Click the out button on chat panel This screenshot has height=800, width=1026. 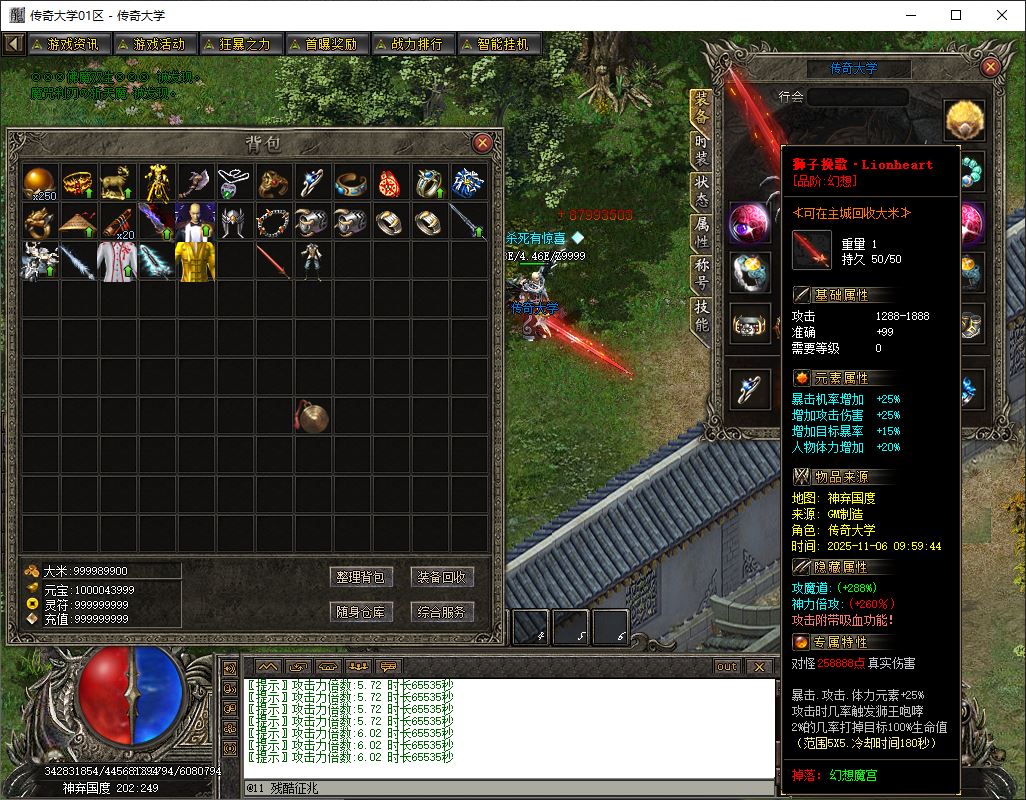click(x=727, y=666)
